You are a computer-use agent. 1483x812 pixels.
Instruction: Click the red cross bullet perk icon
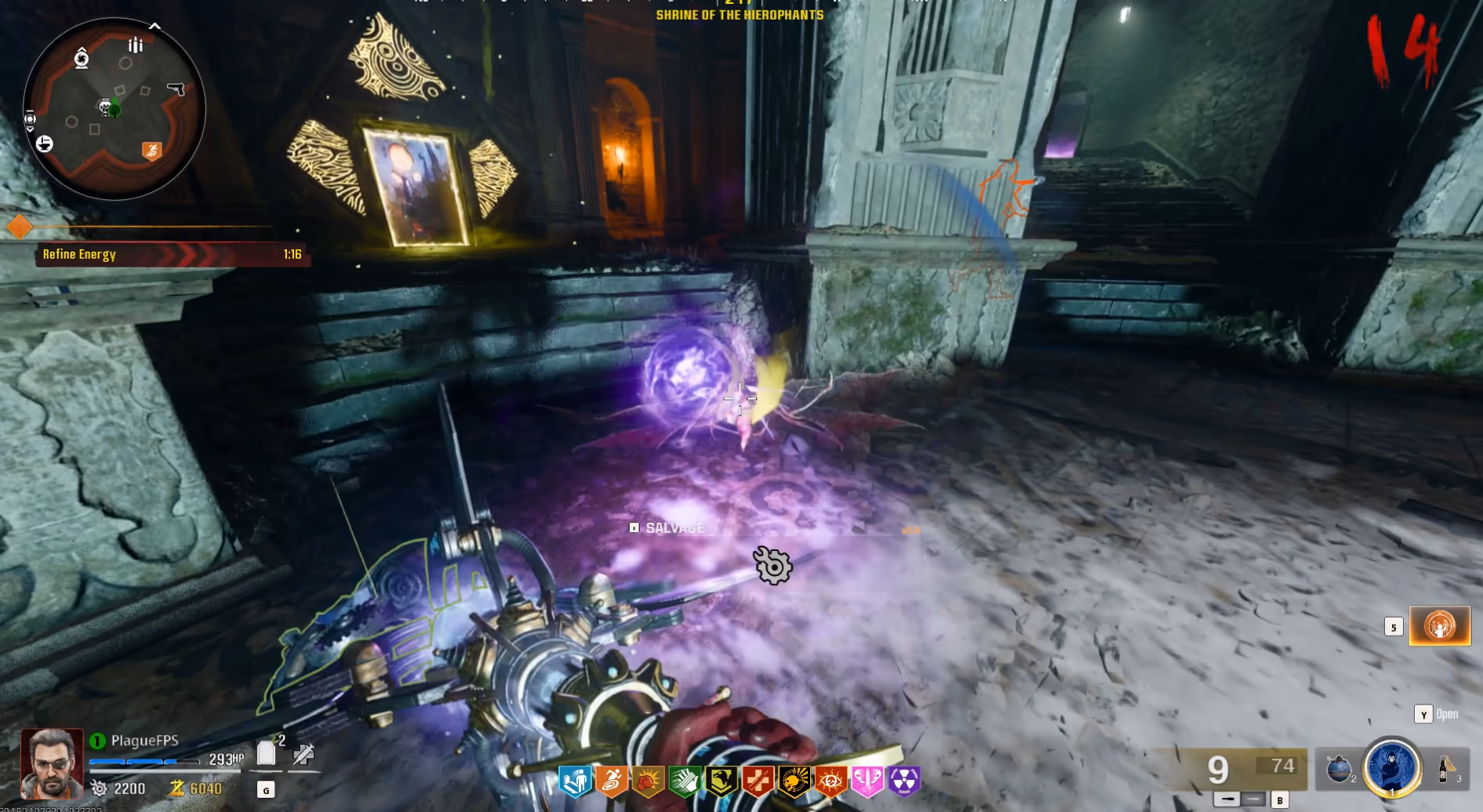tap(758, 781)
